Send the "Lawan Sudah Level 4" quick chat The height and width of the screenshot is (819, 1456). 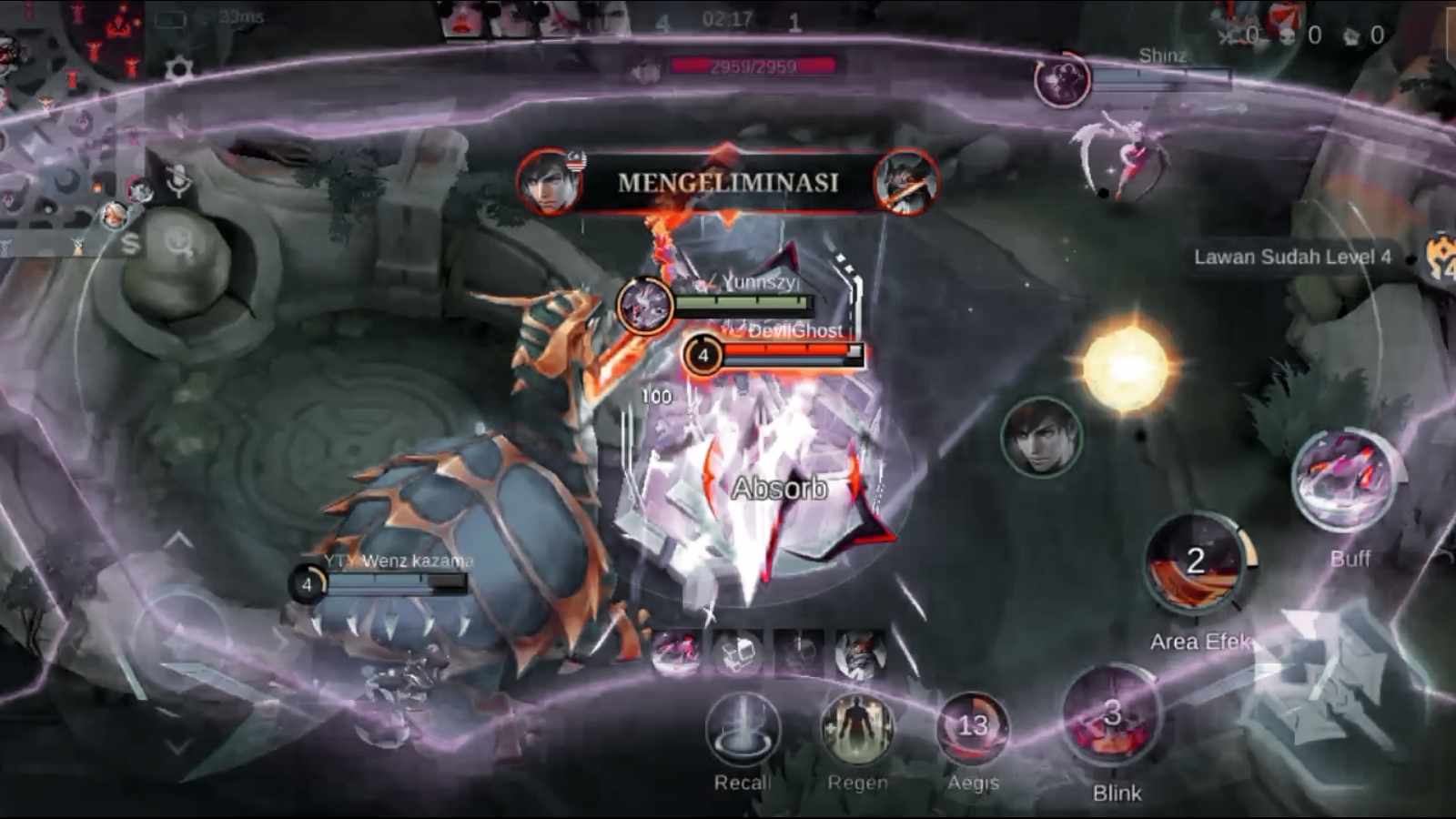1291,257
